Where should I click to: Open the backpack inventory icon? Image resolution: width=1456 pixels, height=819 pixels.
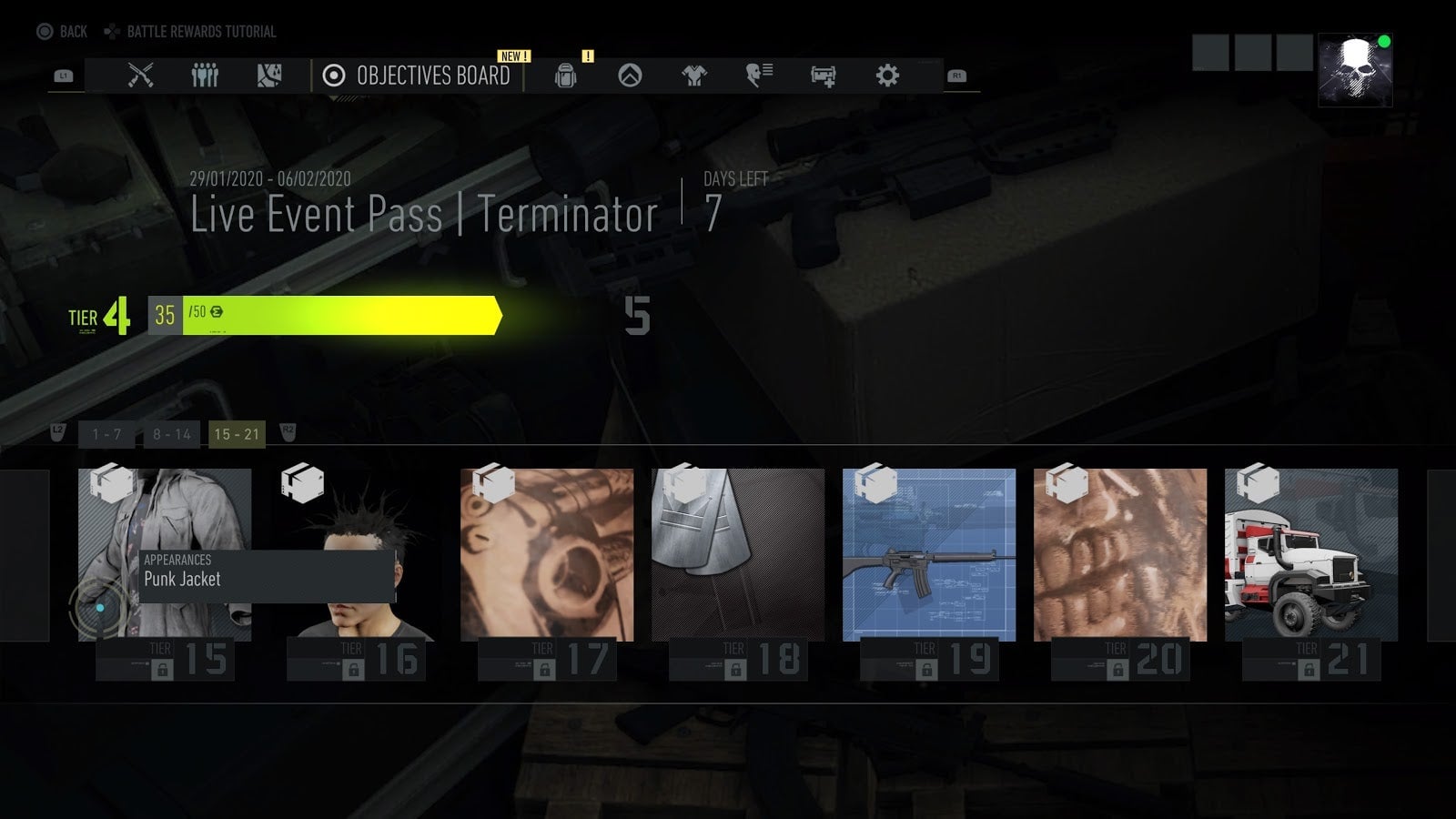tap(564, 76)
